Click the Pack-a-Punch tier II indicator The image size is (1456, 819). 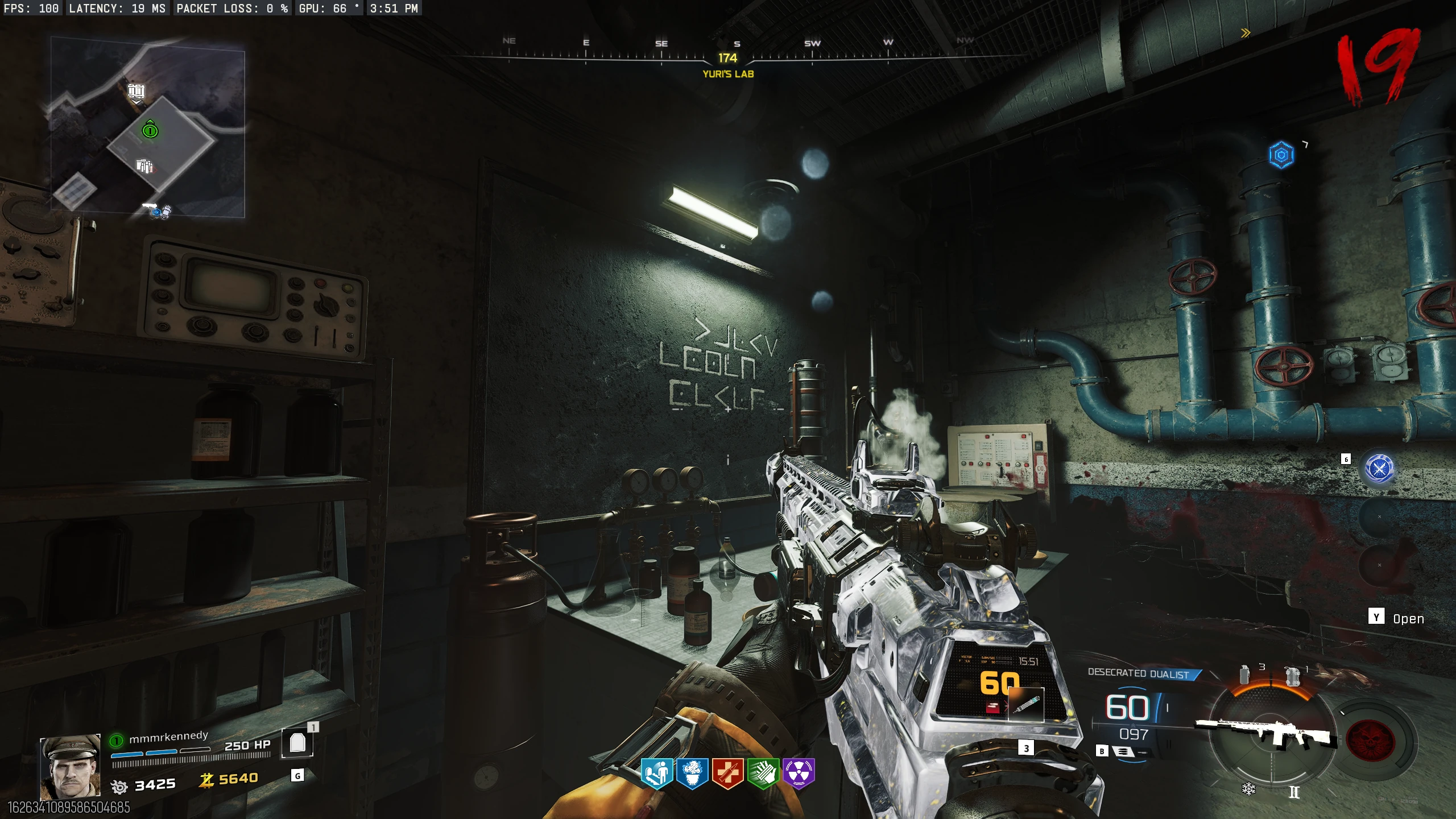[x=1294, y=792]
